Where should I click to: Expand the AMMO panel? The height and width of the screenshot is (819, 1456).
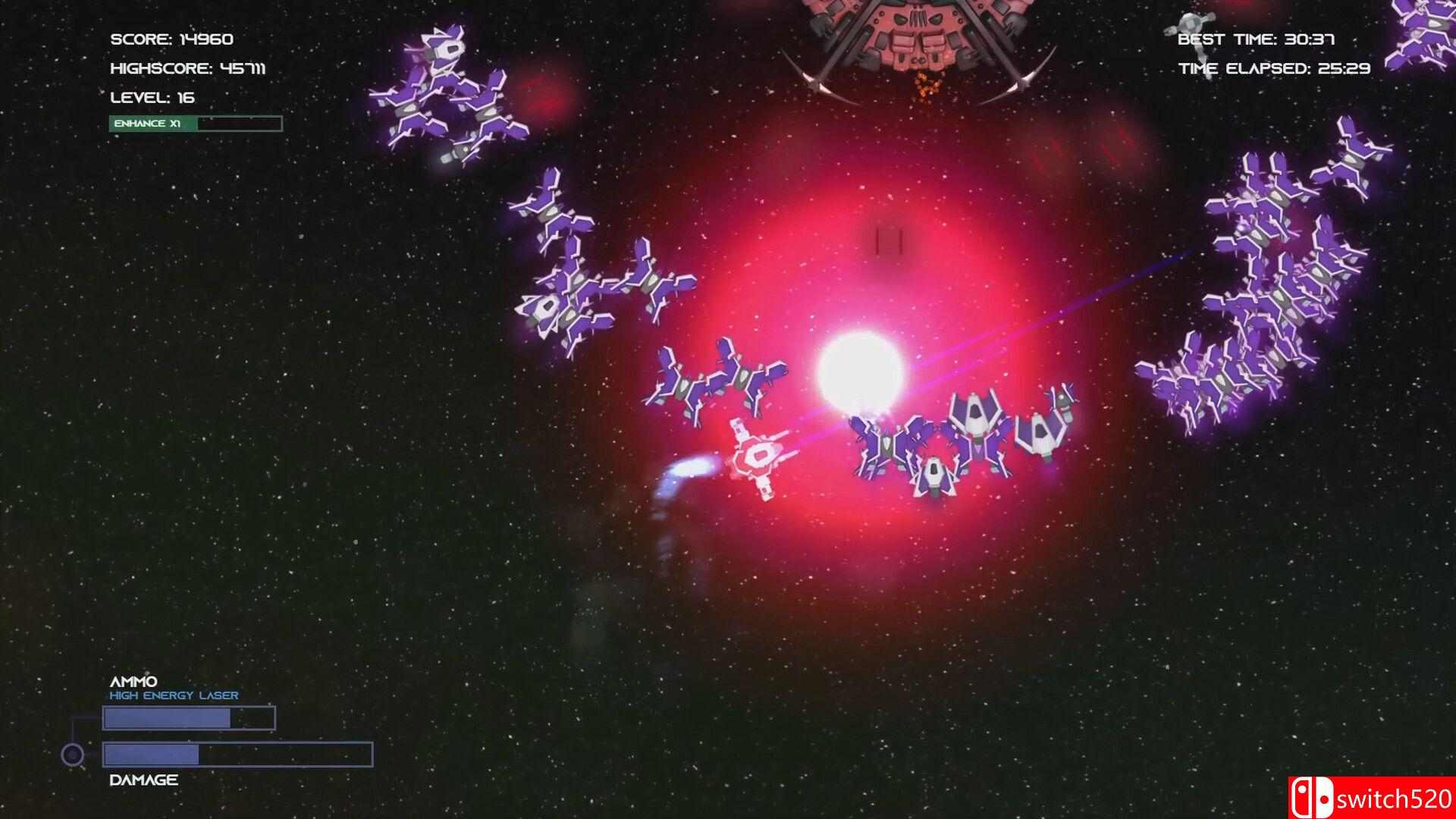pyautogui.click(x=133, y=681)
